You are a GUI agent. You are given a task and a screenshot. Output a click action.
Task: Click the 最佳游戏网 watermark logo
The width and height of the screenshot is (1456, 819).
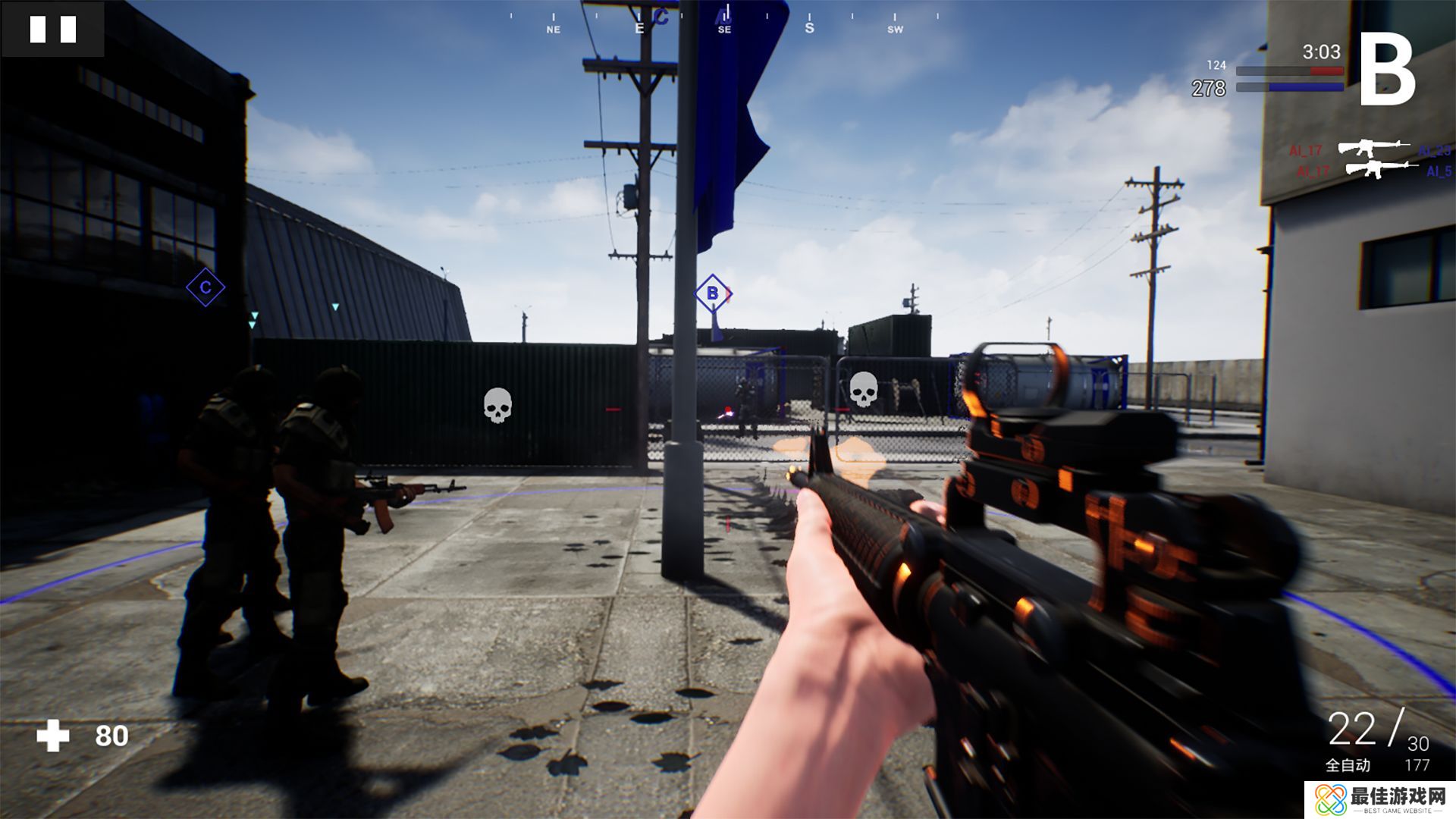pos(1380,799)
